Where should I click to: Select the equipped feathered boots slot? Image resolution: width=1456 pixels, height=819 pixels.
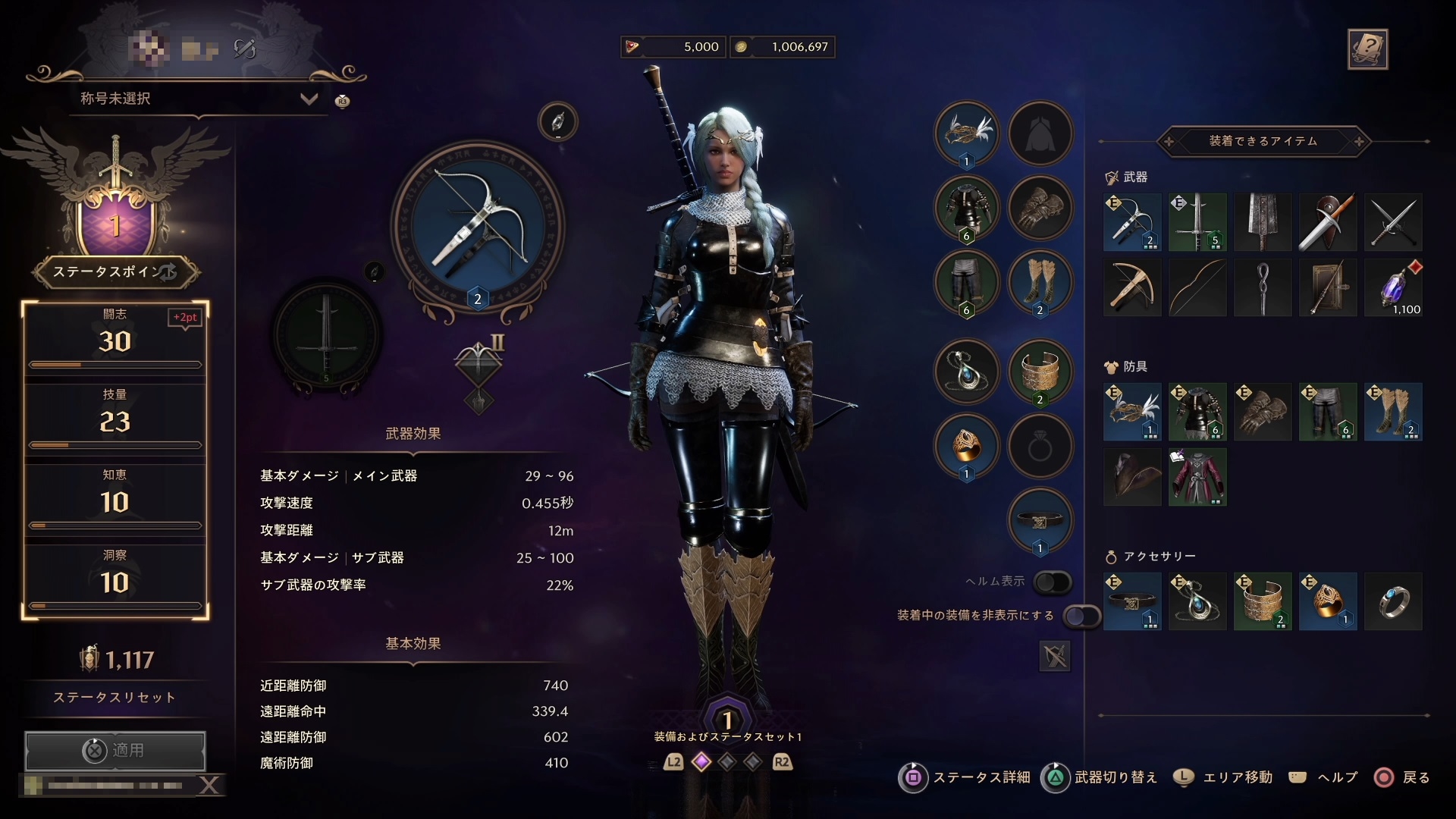(1040, 283)
